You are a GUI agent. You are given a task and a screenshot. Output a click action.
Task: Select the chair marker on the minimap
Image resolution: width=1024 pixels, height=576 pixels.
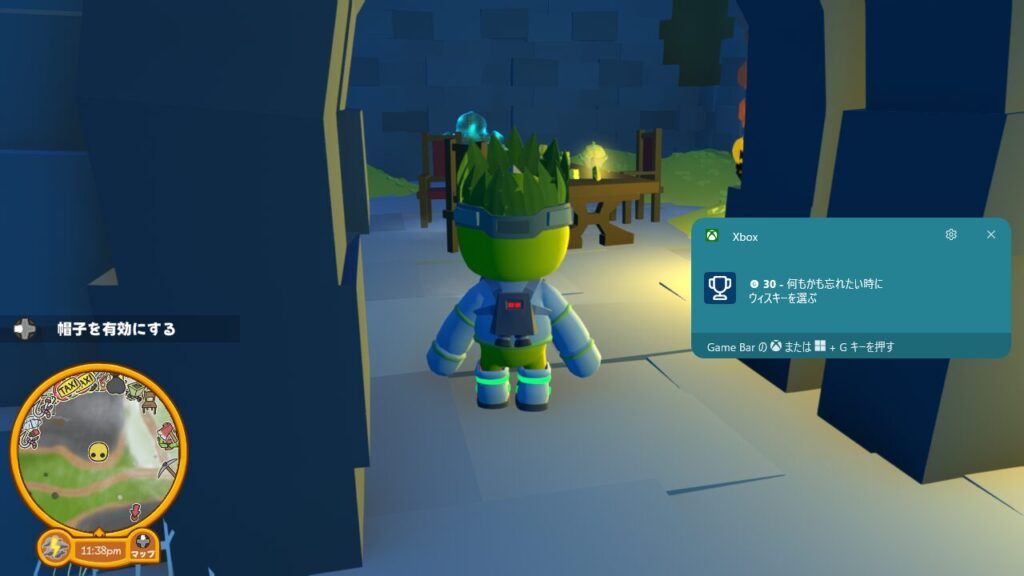point(149,402)
